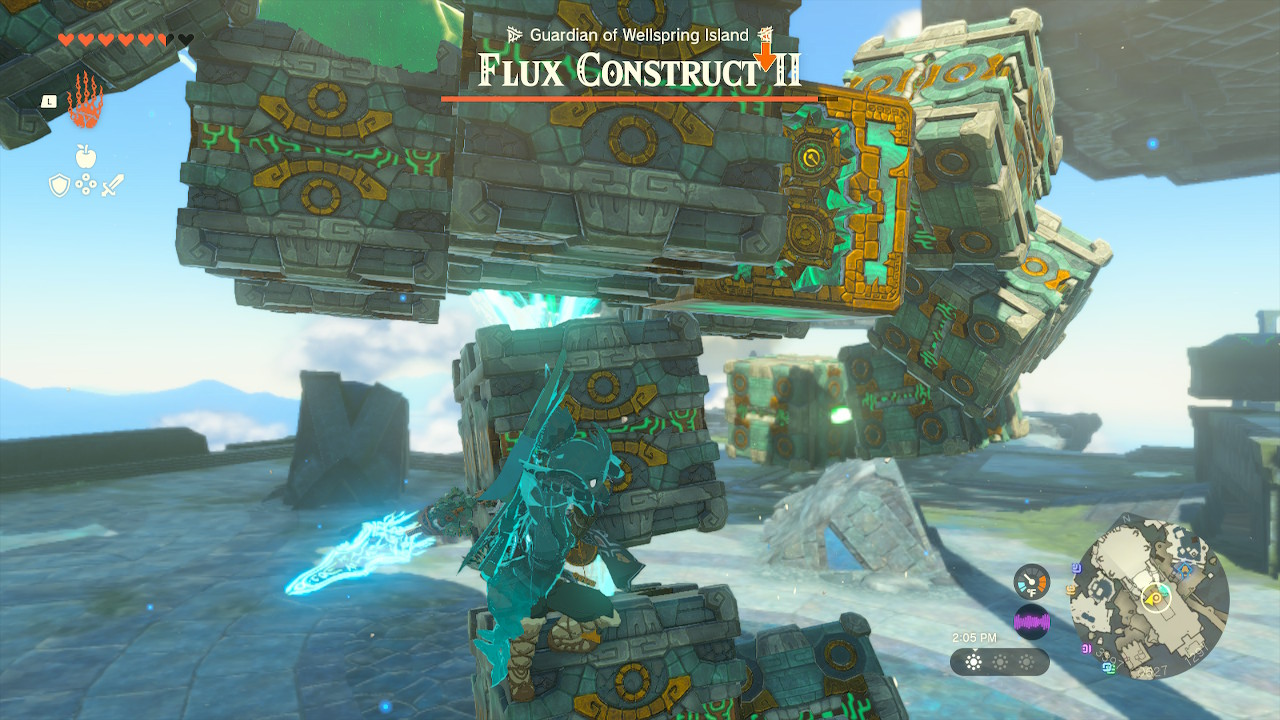Viewport: 1280px width, 720px height.
Task: Click the apple food icon
Action: click(88, 156)
